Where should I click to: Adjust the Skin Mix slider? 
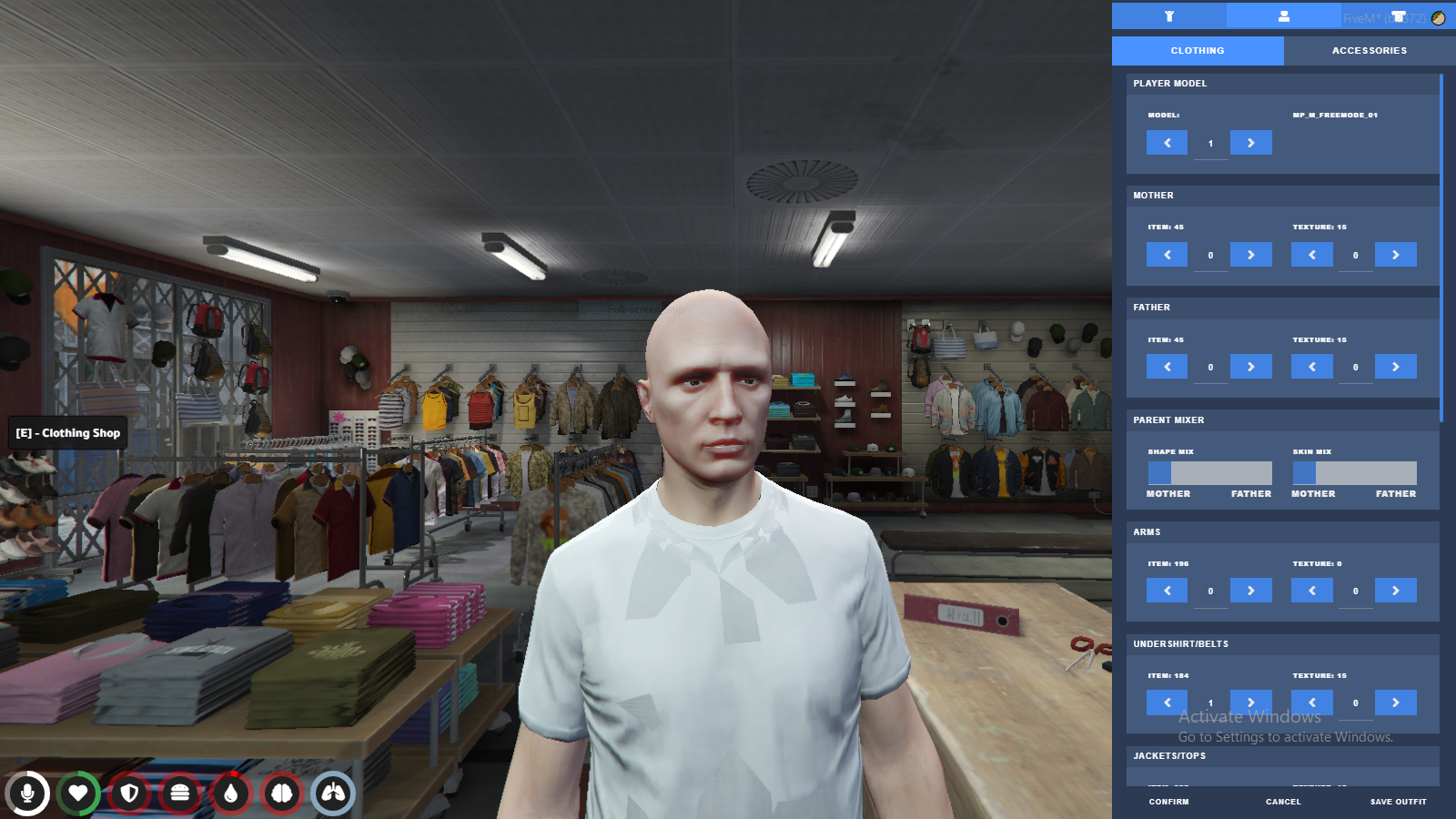point(1354,473)
